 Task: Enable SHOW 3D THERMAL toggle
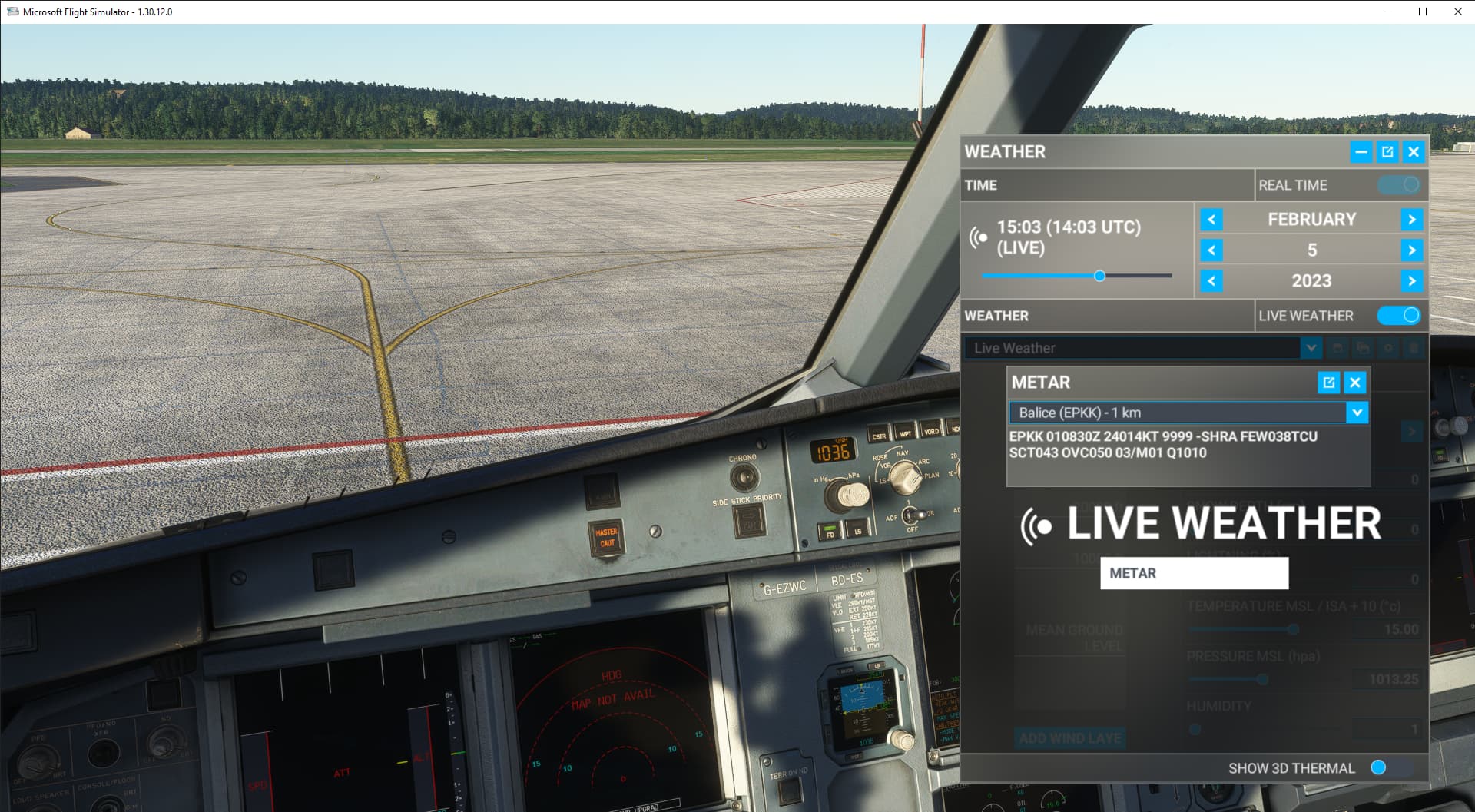tap(1381, 767)
